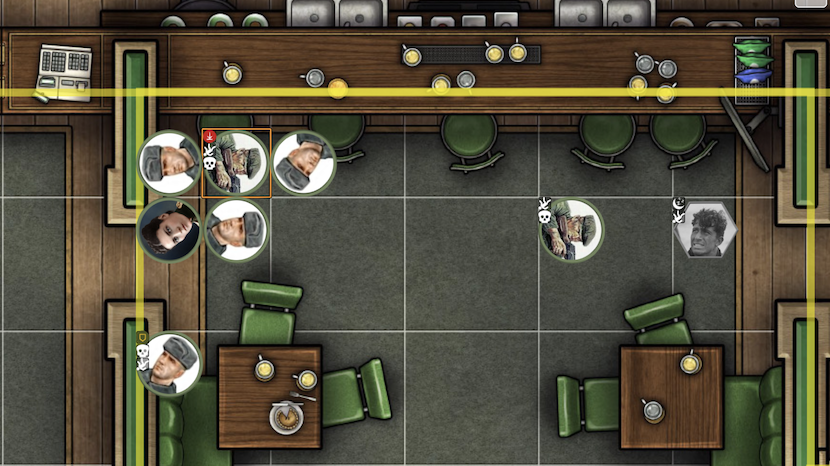
Task: Select the dark-haired woman token
Action: pos(168,231)
